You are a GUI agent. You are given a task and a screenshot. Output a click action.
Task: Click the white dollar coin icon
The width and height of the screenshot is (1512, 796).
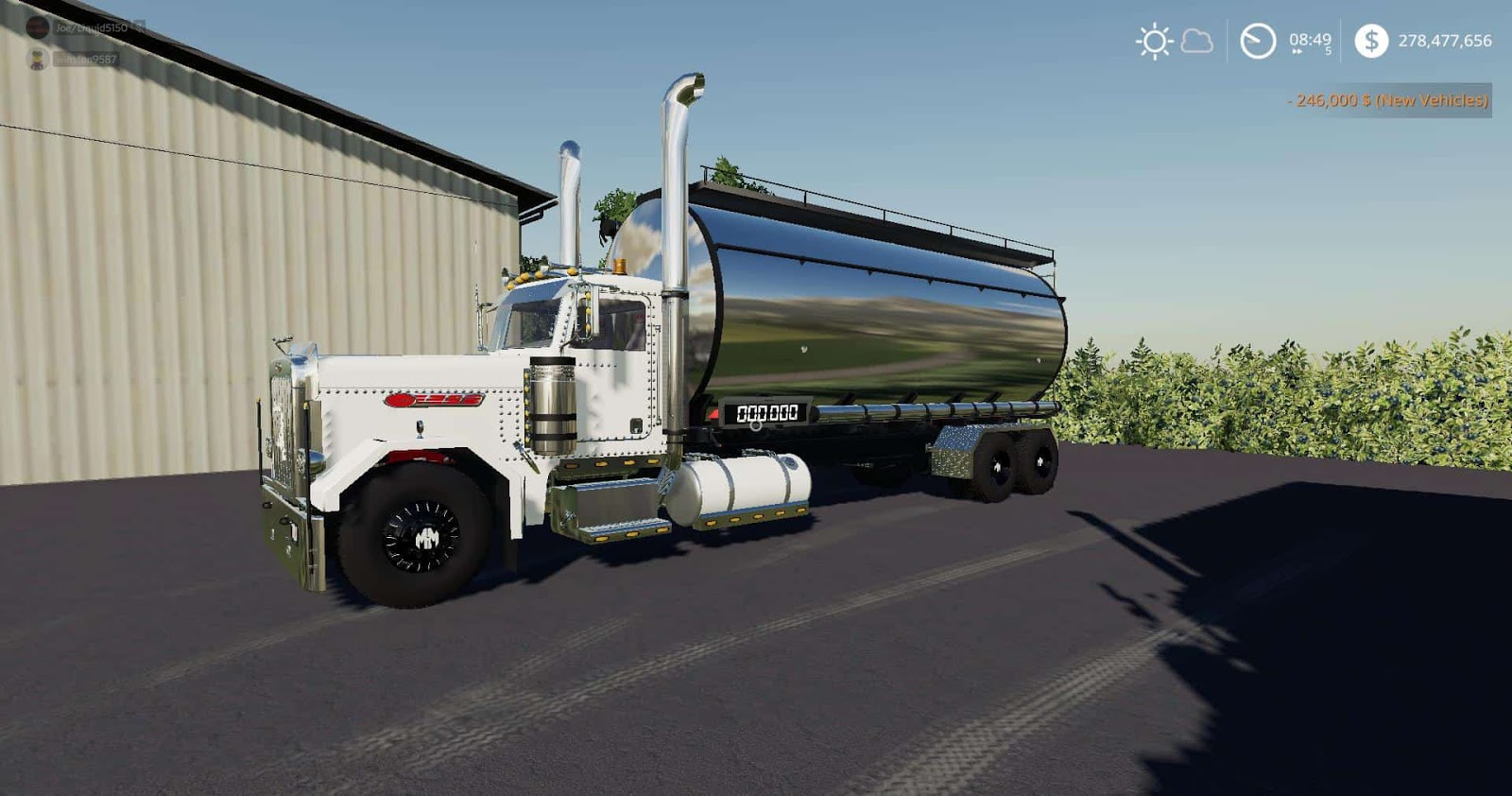(x=1371, y=41)
